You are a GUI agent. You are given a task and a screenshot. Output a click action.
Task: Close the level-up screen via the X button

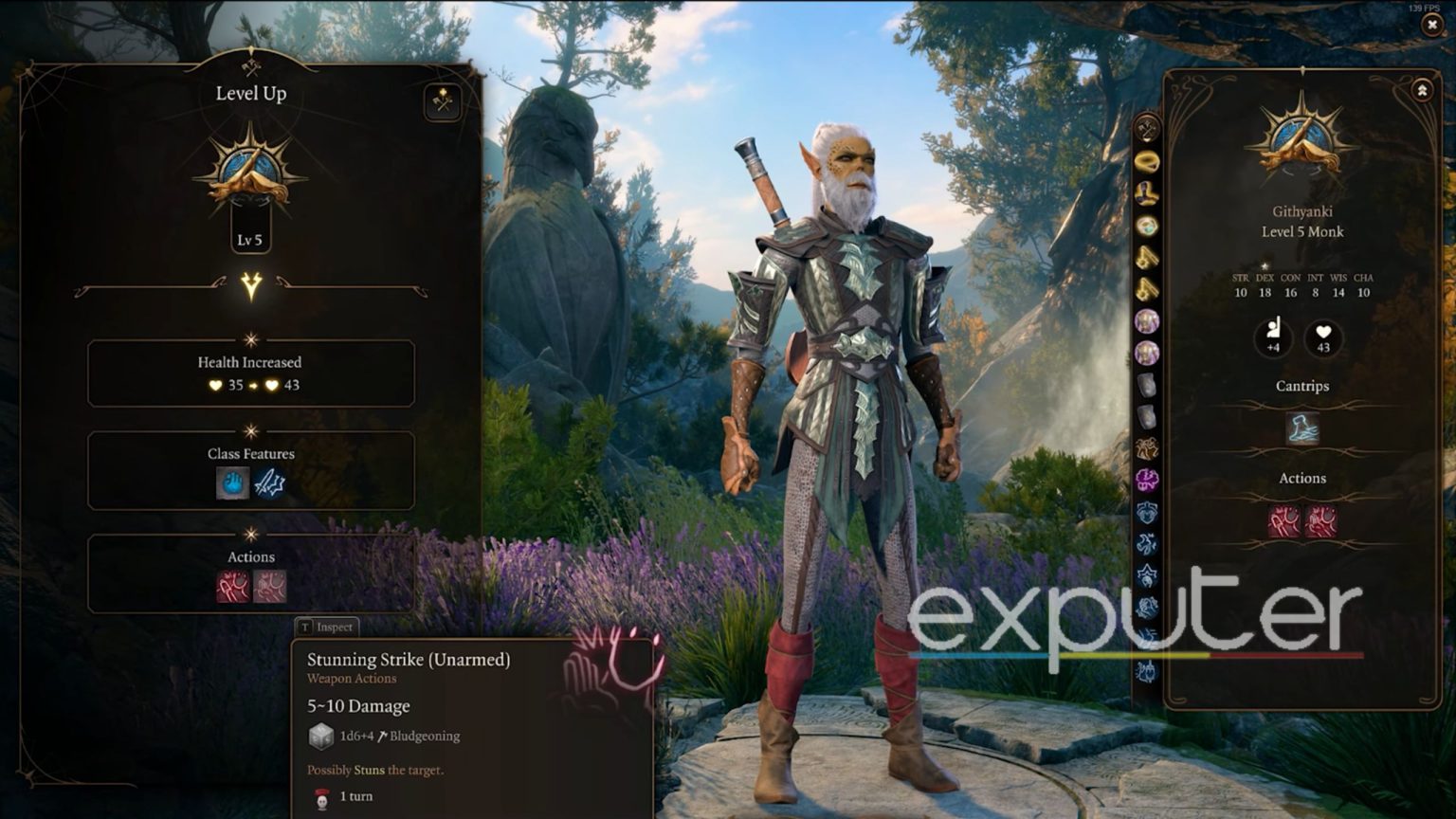[x=1431, y=23]
